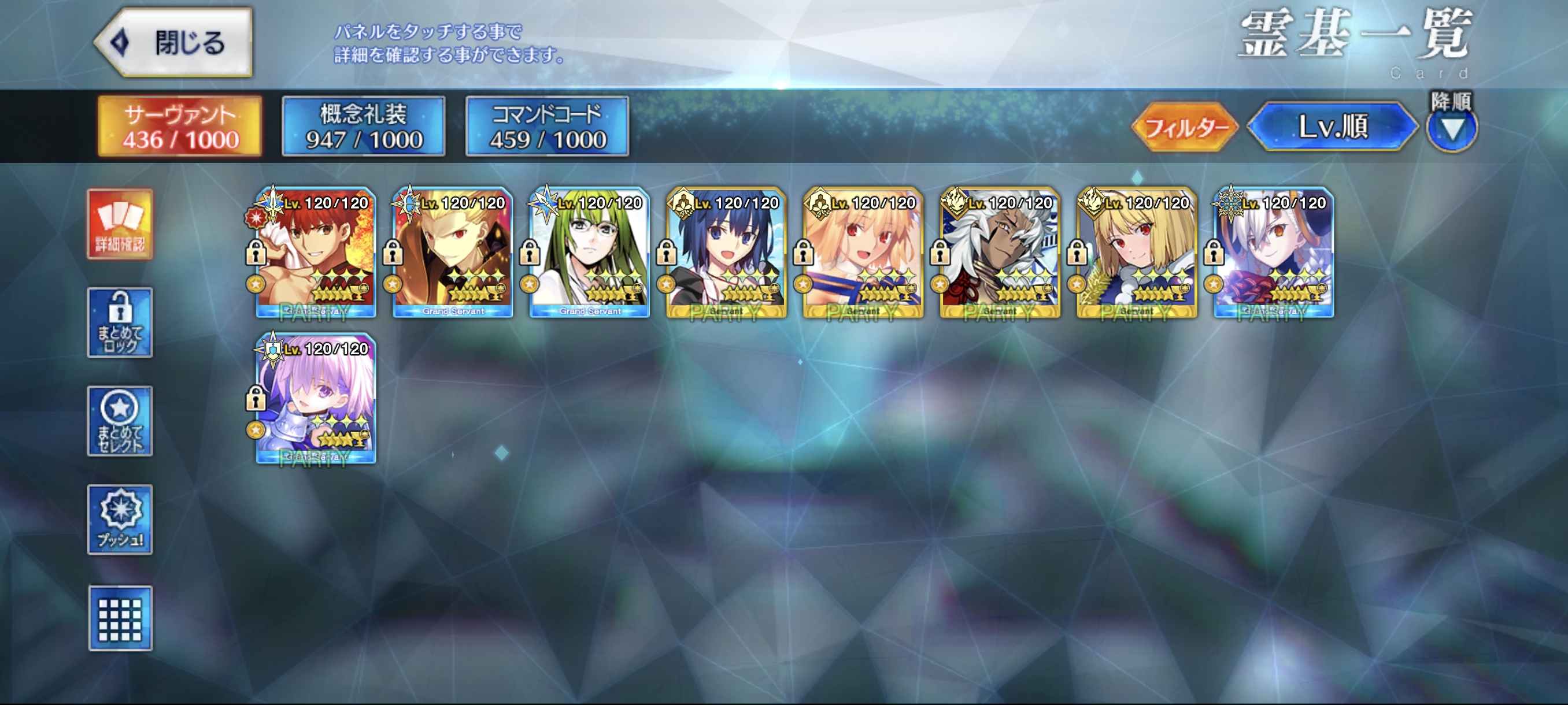The height and width of the screenshot is (705, 1568).
Task: Open the green-haired servant with glasses
Action: click(x=590, y=253)
